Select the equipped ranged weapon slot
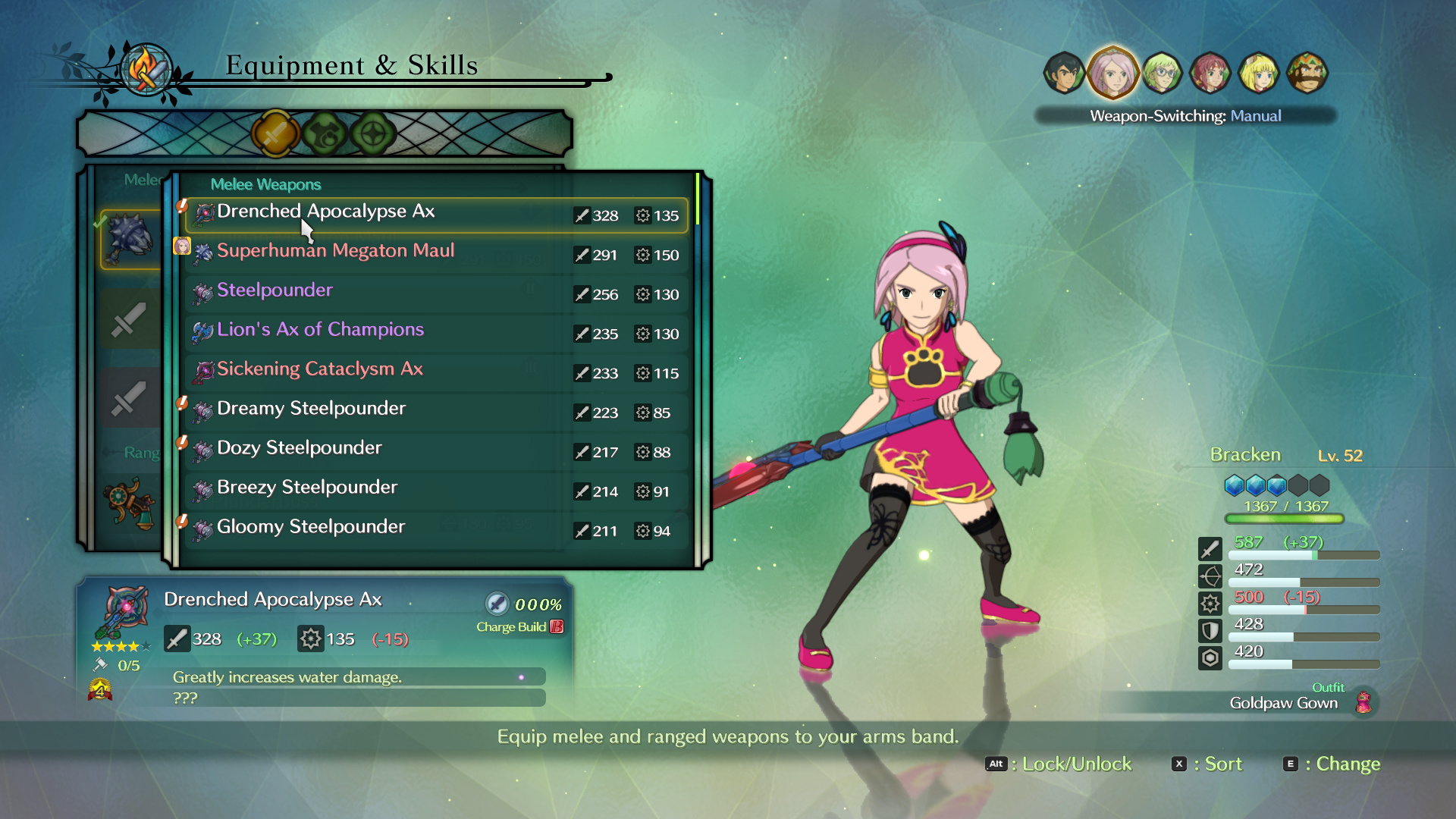Image resolution: width=1456 pixels, height=819 pixels. pos(130,502)
